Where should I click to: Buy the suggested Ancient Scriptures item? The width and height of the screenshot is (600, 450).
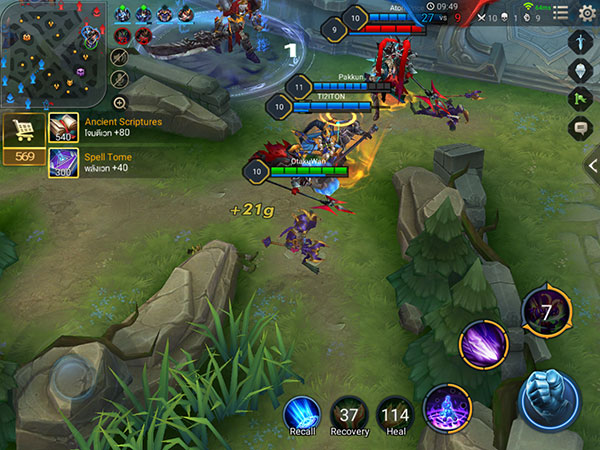63,127
